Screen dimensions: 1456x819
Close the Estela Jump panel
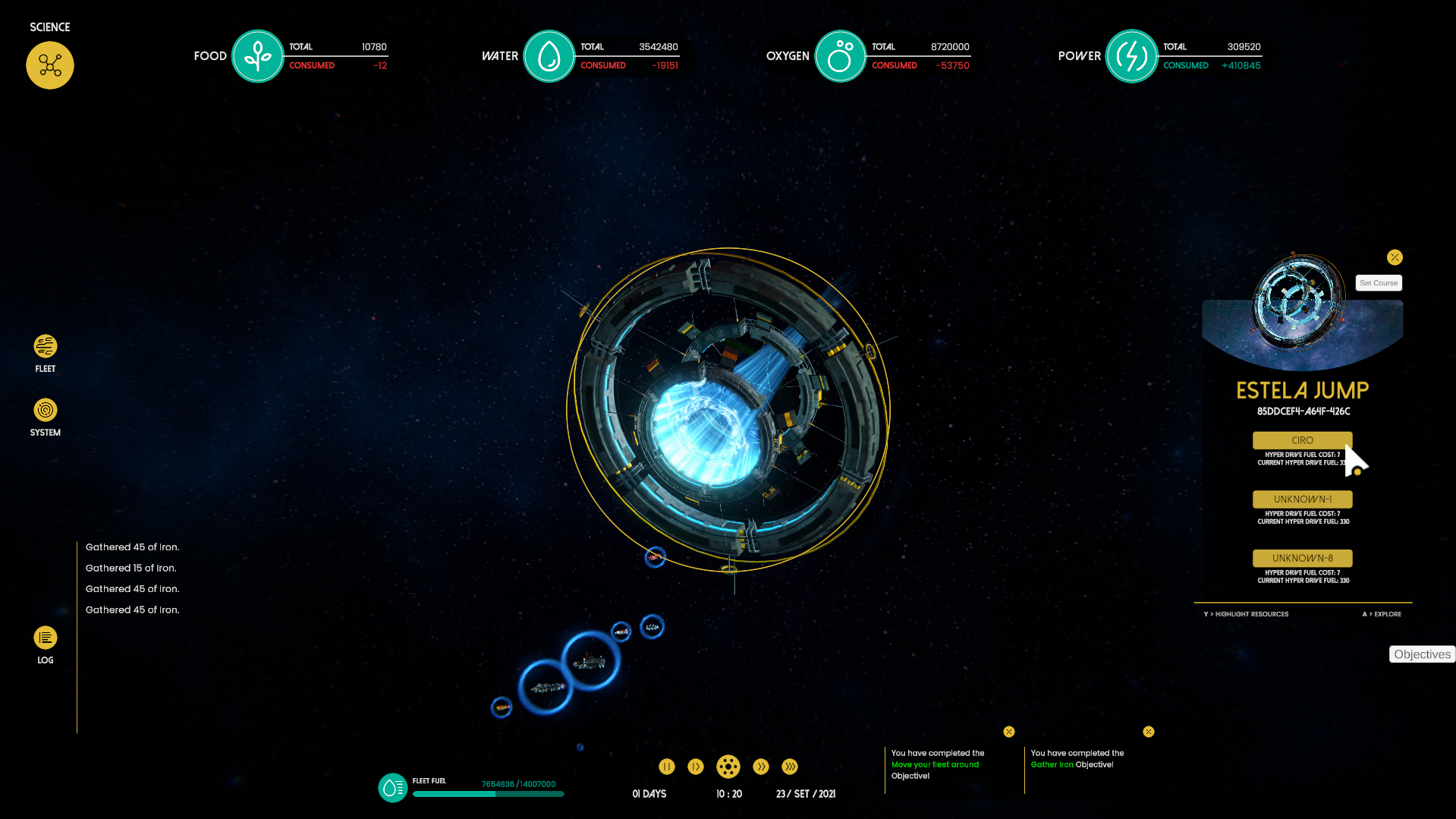(1395, 257)
